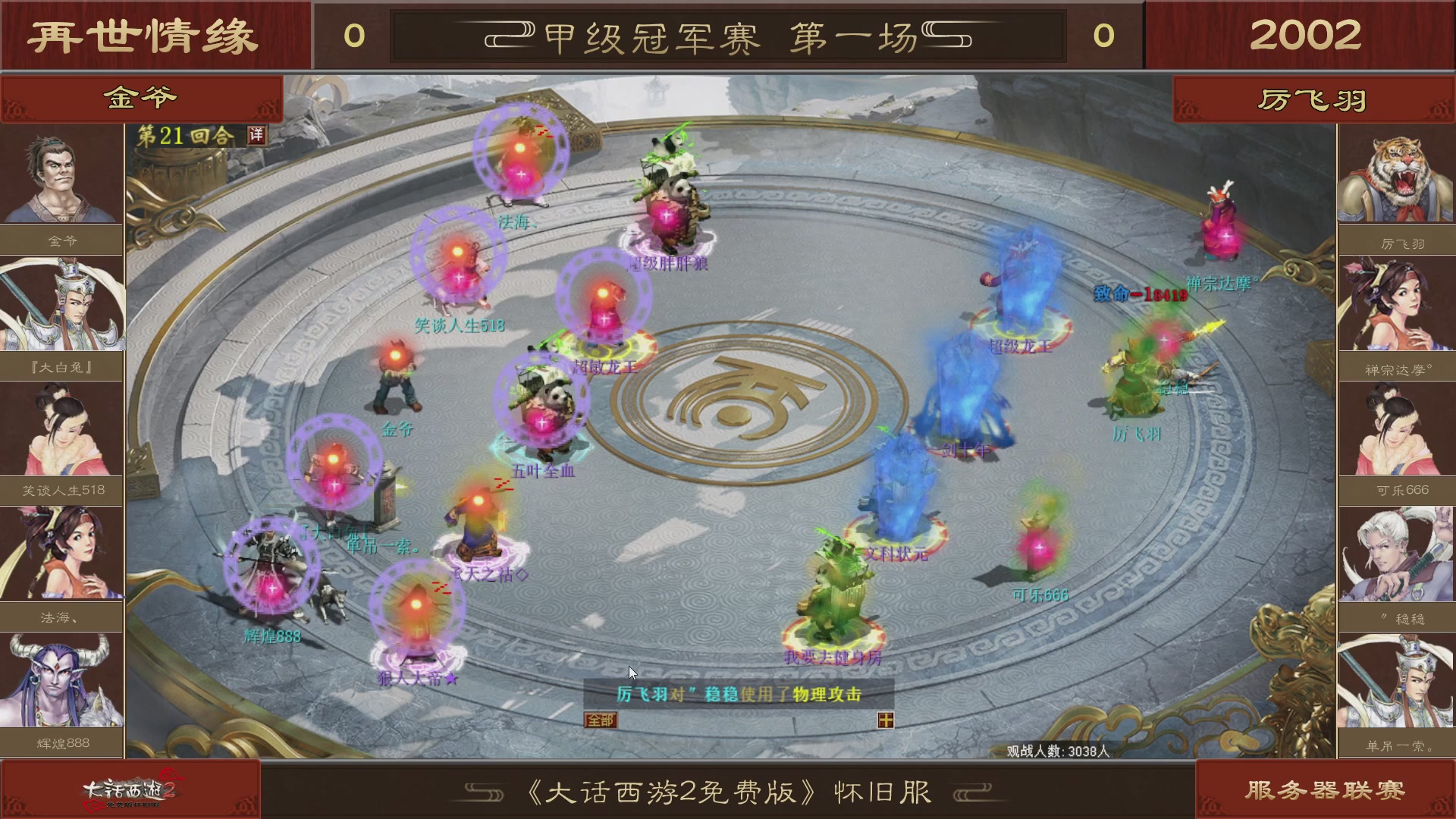Screen dimensions: 1456x819
Task: Click the 十 expand icon next to chat bar
Action: [x=885, y=720]
